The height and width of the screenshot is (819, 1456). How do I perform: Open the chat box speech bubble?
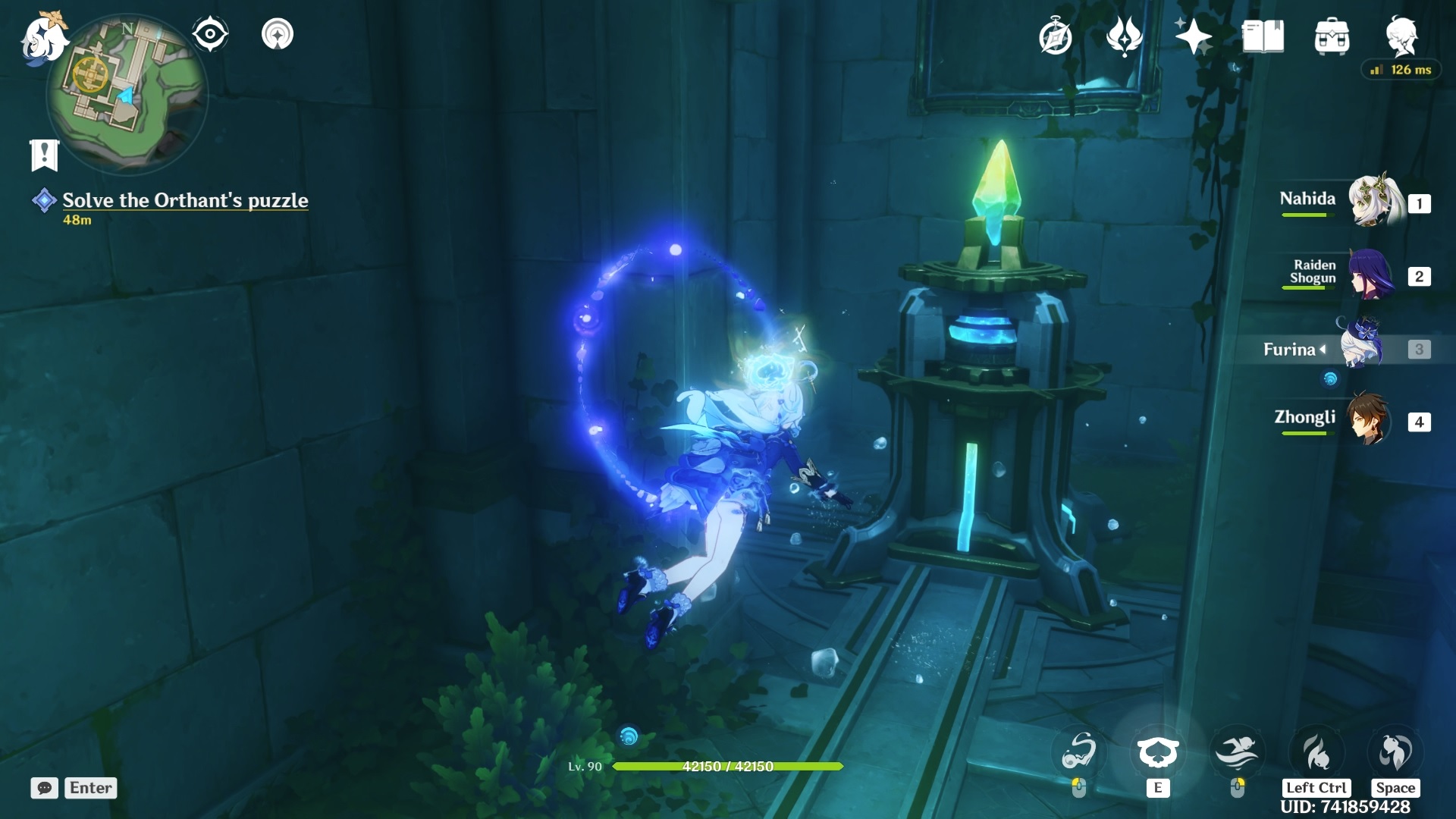coord(45,788)
